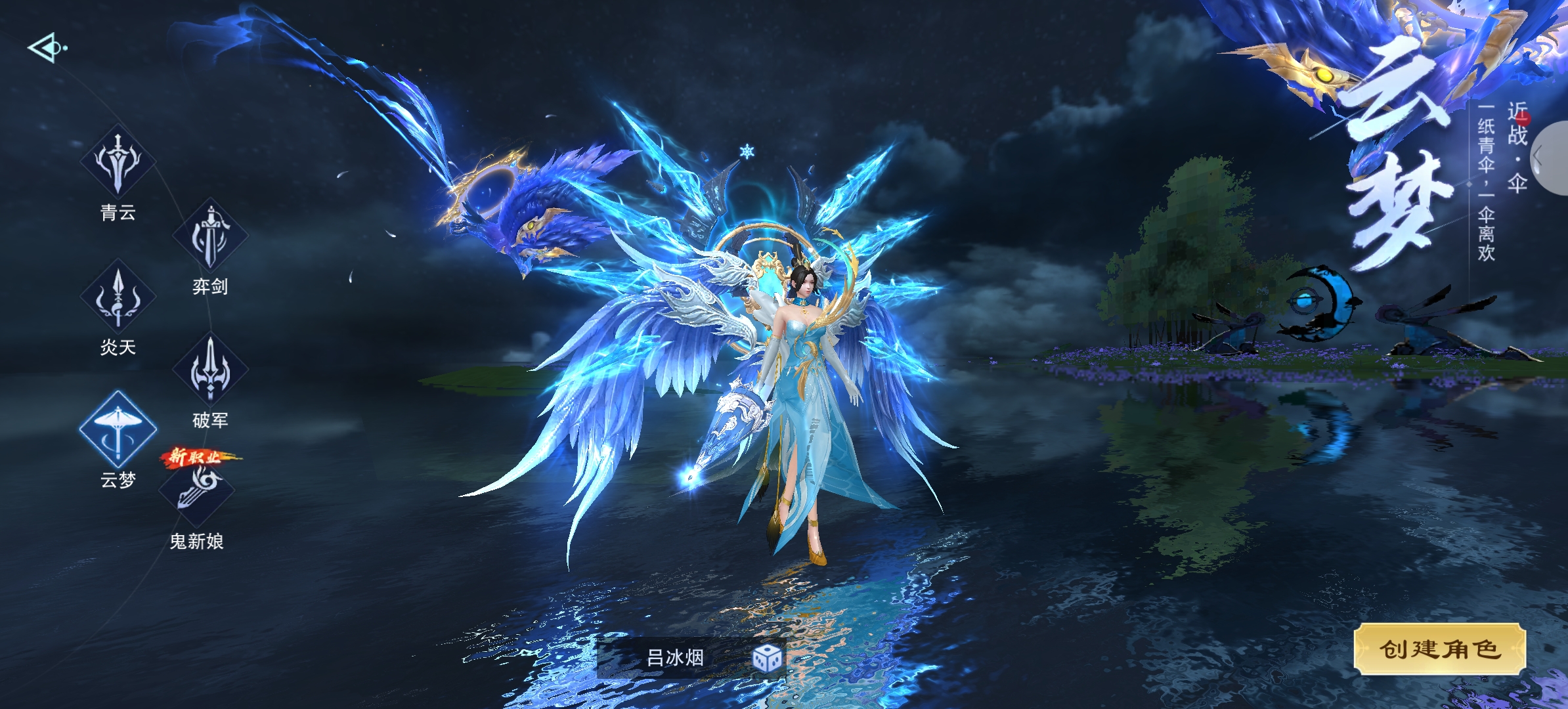The image size is (1568, 709).
Task: Pick the 炎天 class
Action: (x=118, y=297)
